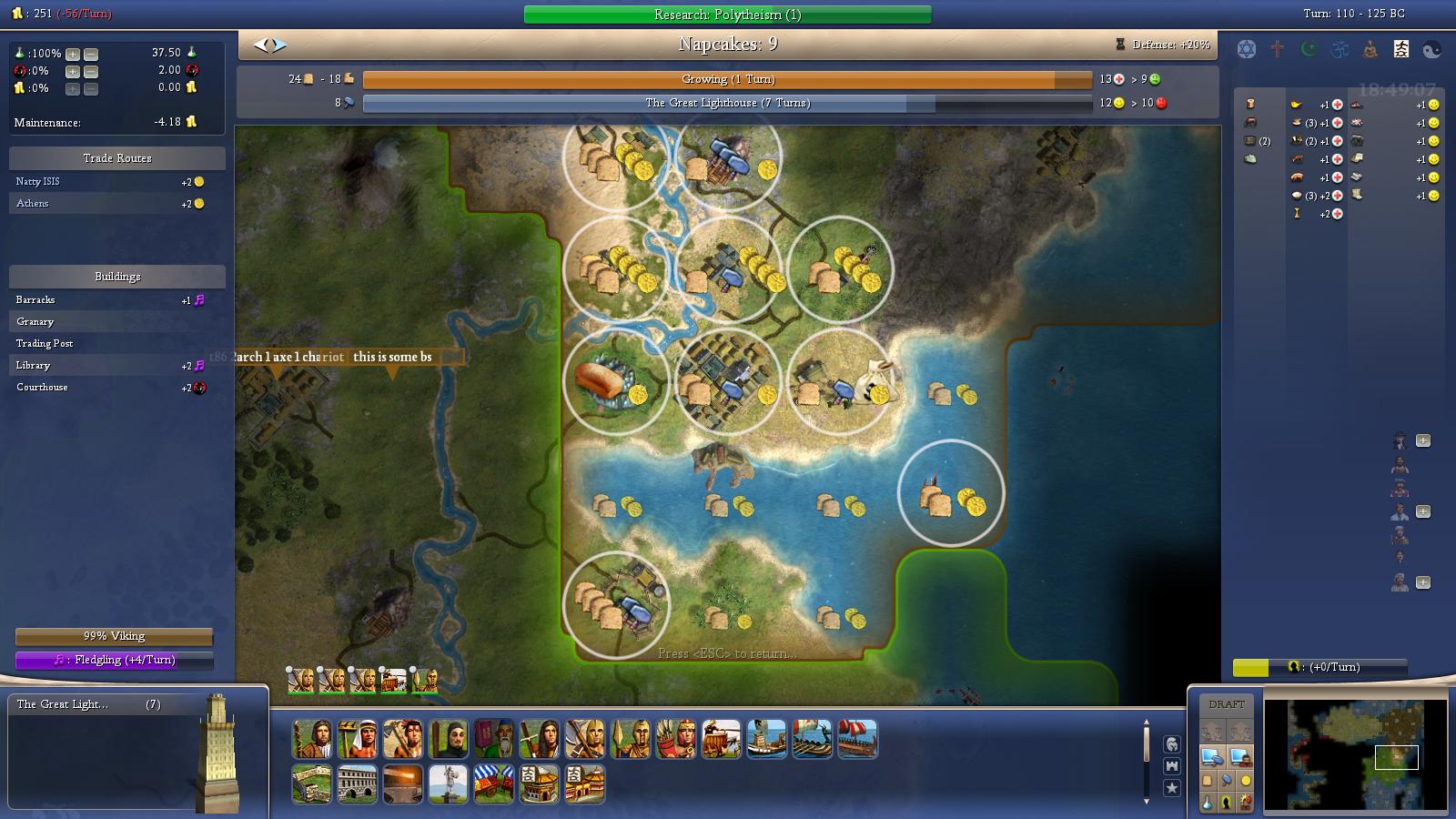Toggle the bread food overlay near the minimap
This screenshot has width=1456, height=819.
[x=1208, y=782]
